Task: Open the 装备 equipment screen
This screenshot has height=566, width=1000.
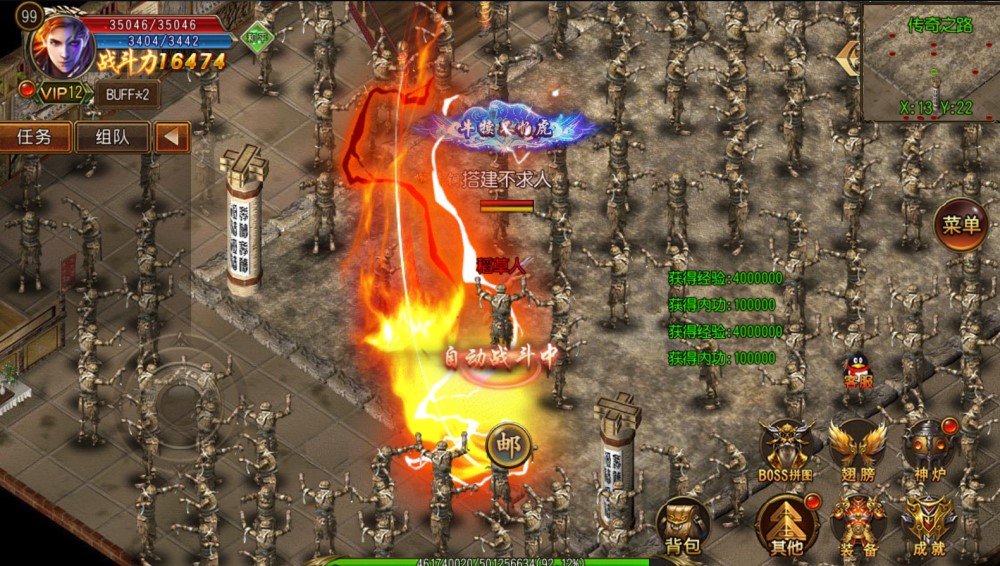Action: point(857,524)
